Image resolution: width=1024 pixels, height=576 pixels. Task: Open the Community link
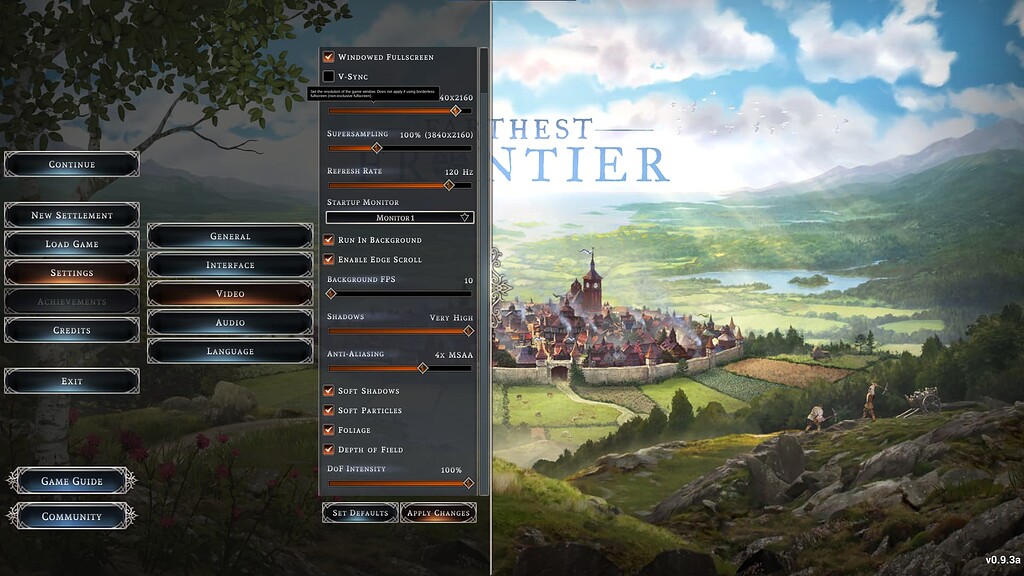(72, 517)
